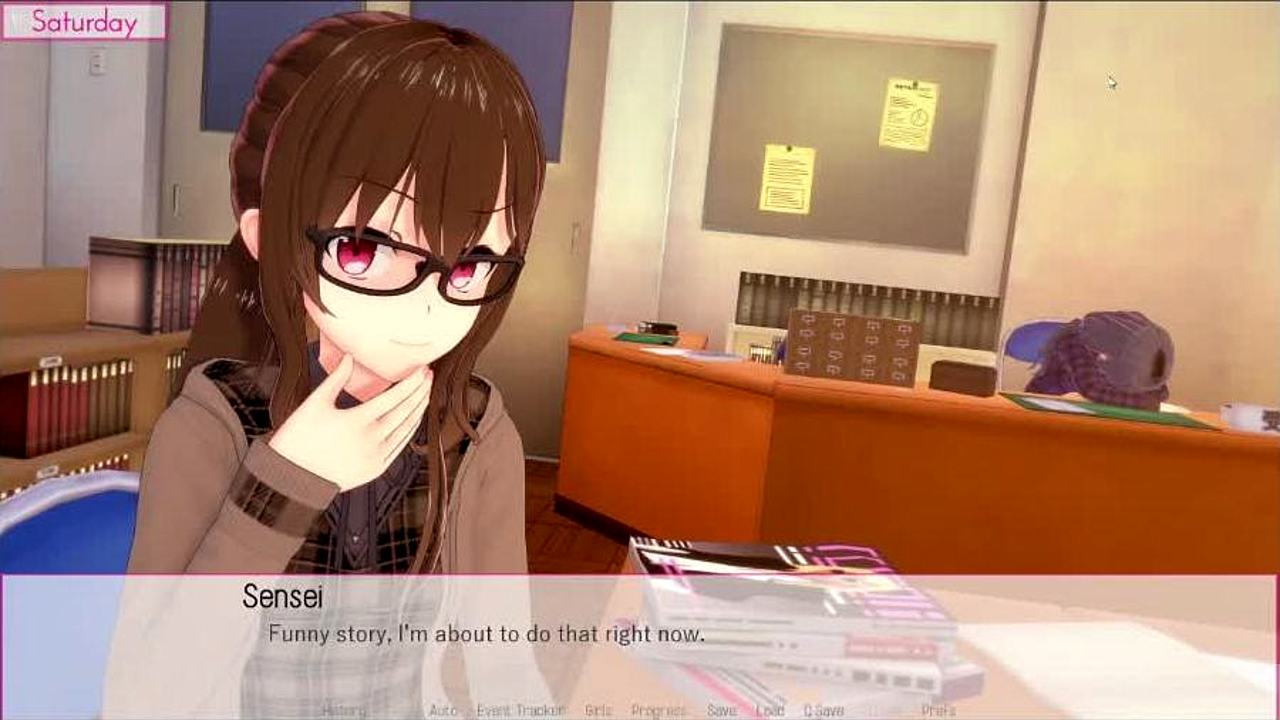Show the Girls menu
The width and height of the screenshot is (1280, 720).
pyautogui.click(x=598, y=710)
